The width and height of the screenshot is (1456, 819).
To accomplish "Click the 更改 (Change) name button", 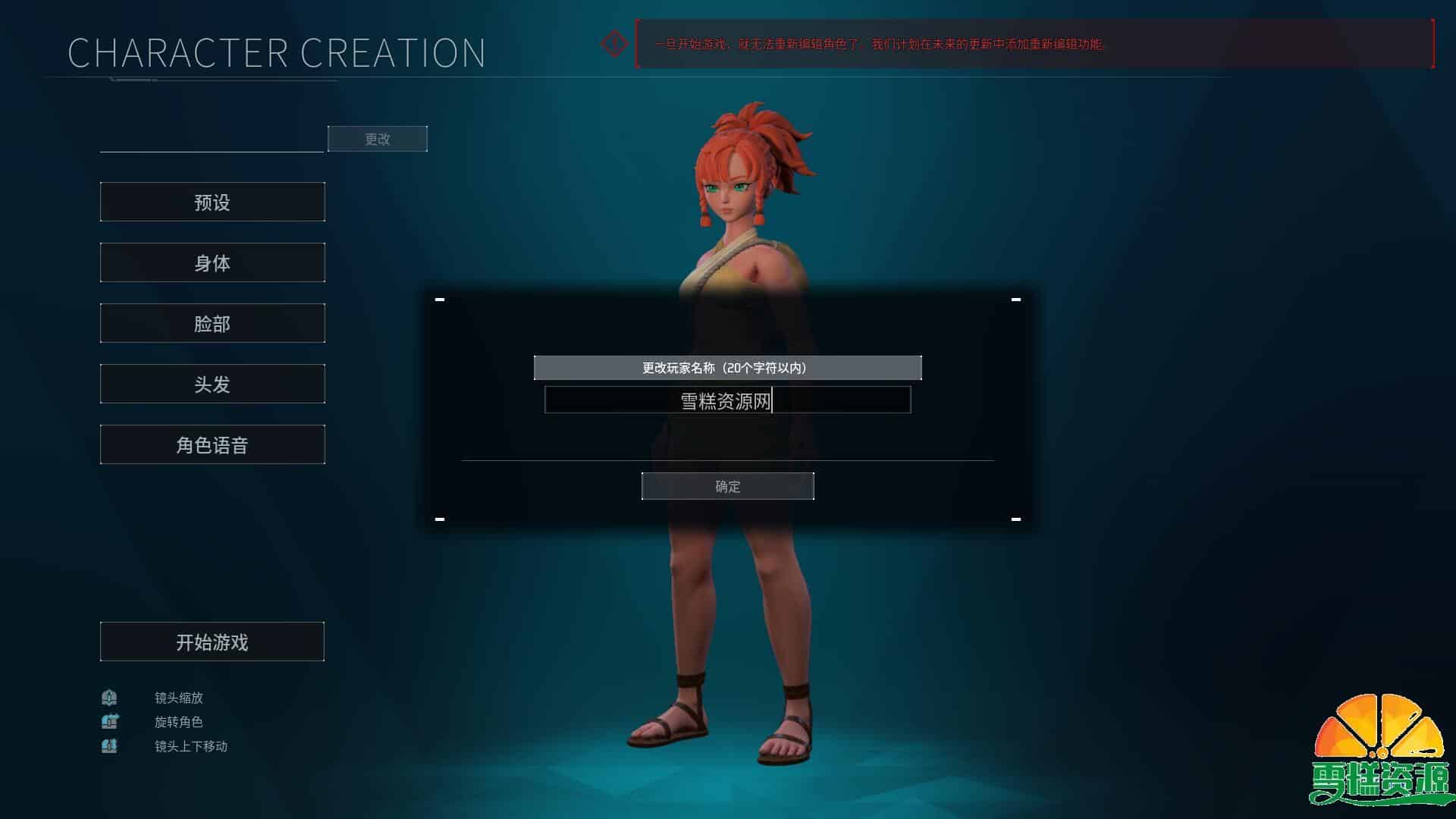I will pyautogui.click(x=377, y=139).
